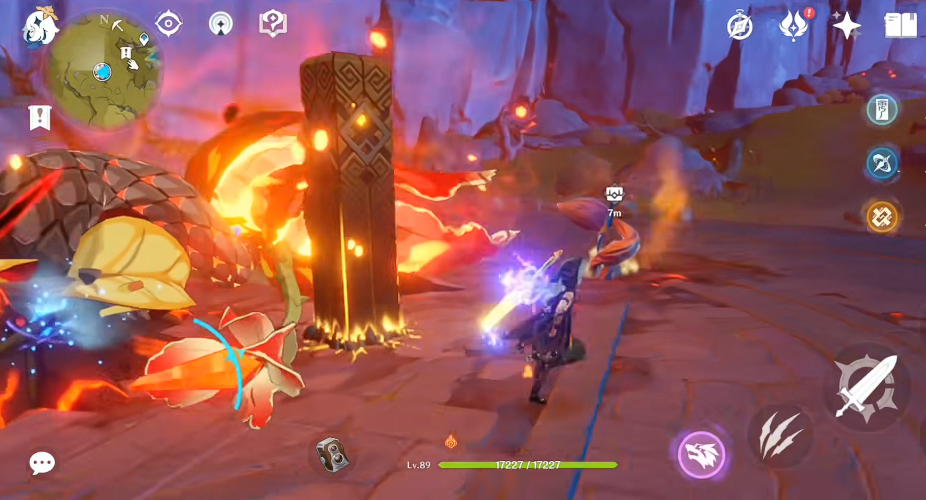The image size is (926, 500).
Task: Switch to the second party member portrait
Action: point(882,163)
